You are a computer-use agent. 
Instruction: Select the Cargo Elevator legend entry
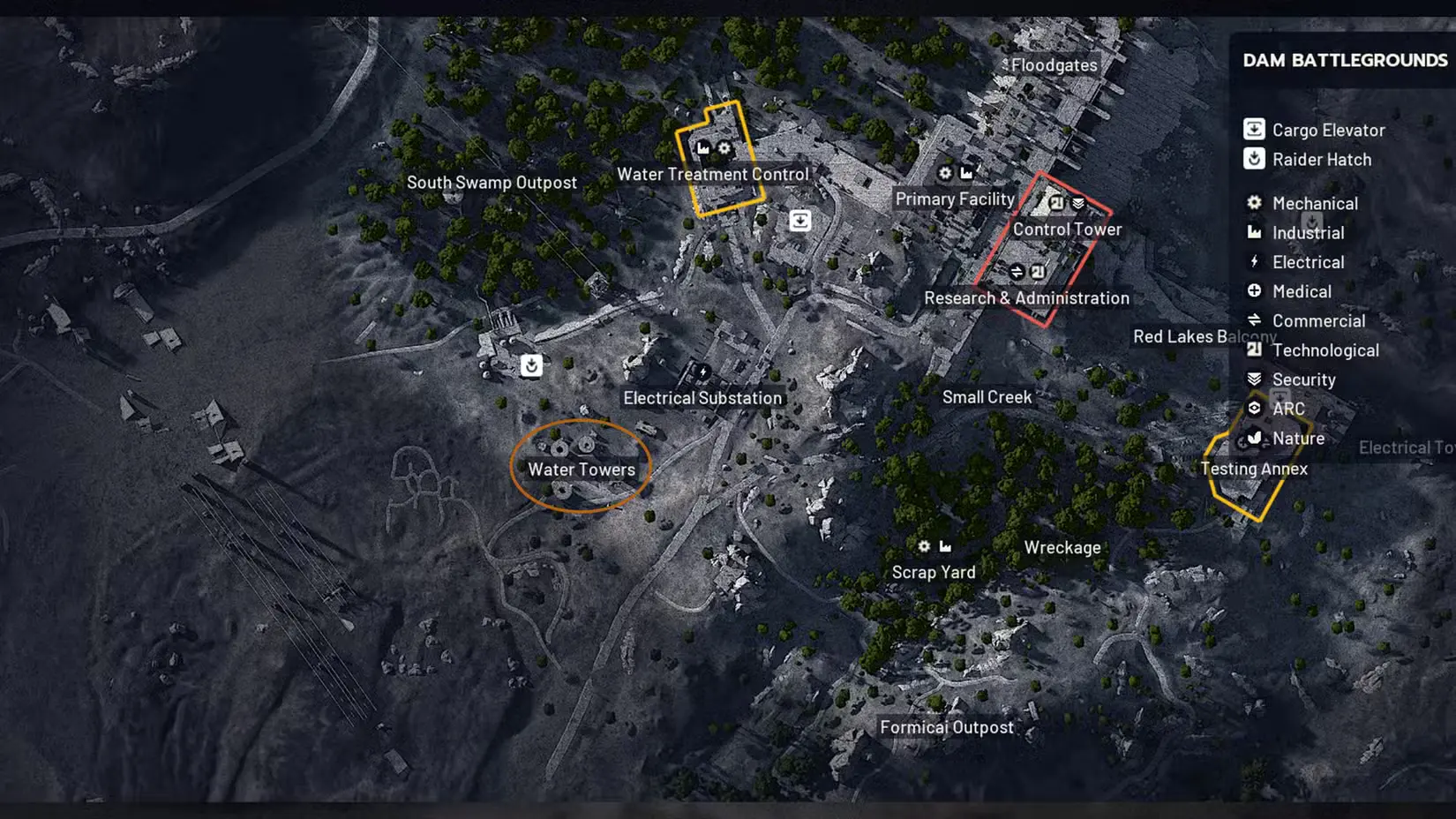point(1314,130)
